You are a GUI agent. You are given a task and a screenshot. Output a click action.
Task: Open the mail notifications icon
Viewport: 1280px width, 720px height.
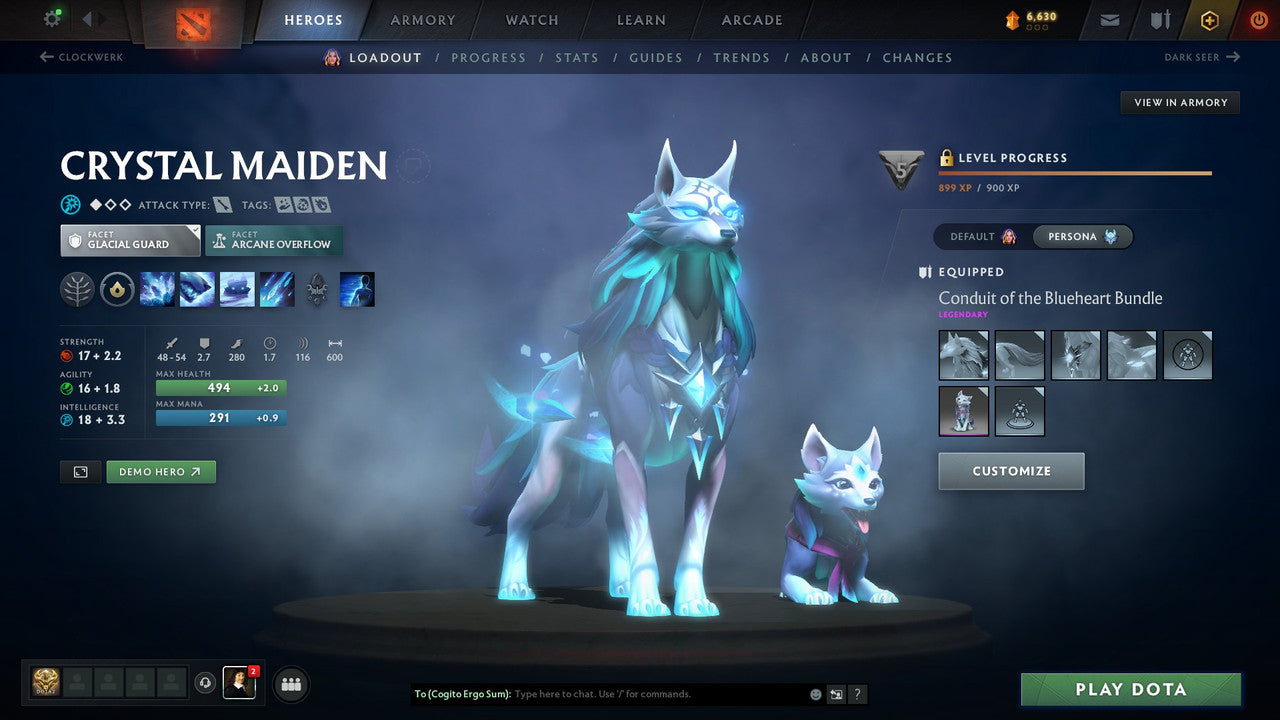[1108, 19]
